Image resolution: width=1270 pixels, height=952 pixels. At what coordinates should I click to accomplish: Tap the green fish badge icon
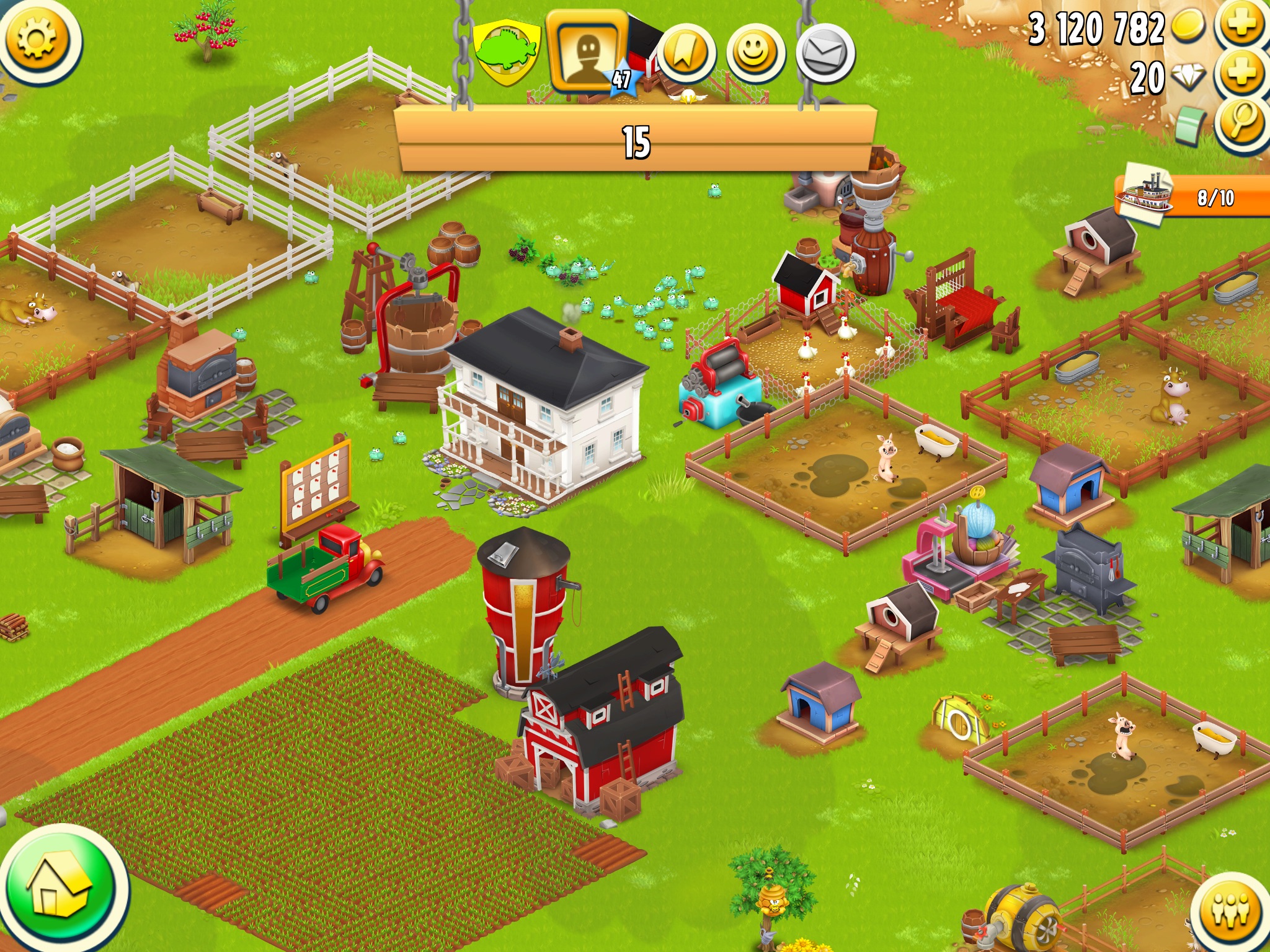506,51
